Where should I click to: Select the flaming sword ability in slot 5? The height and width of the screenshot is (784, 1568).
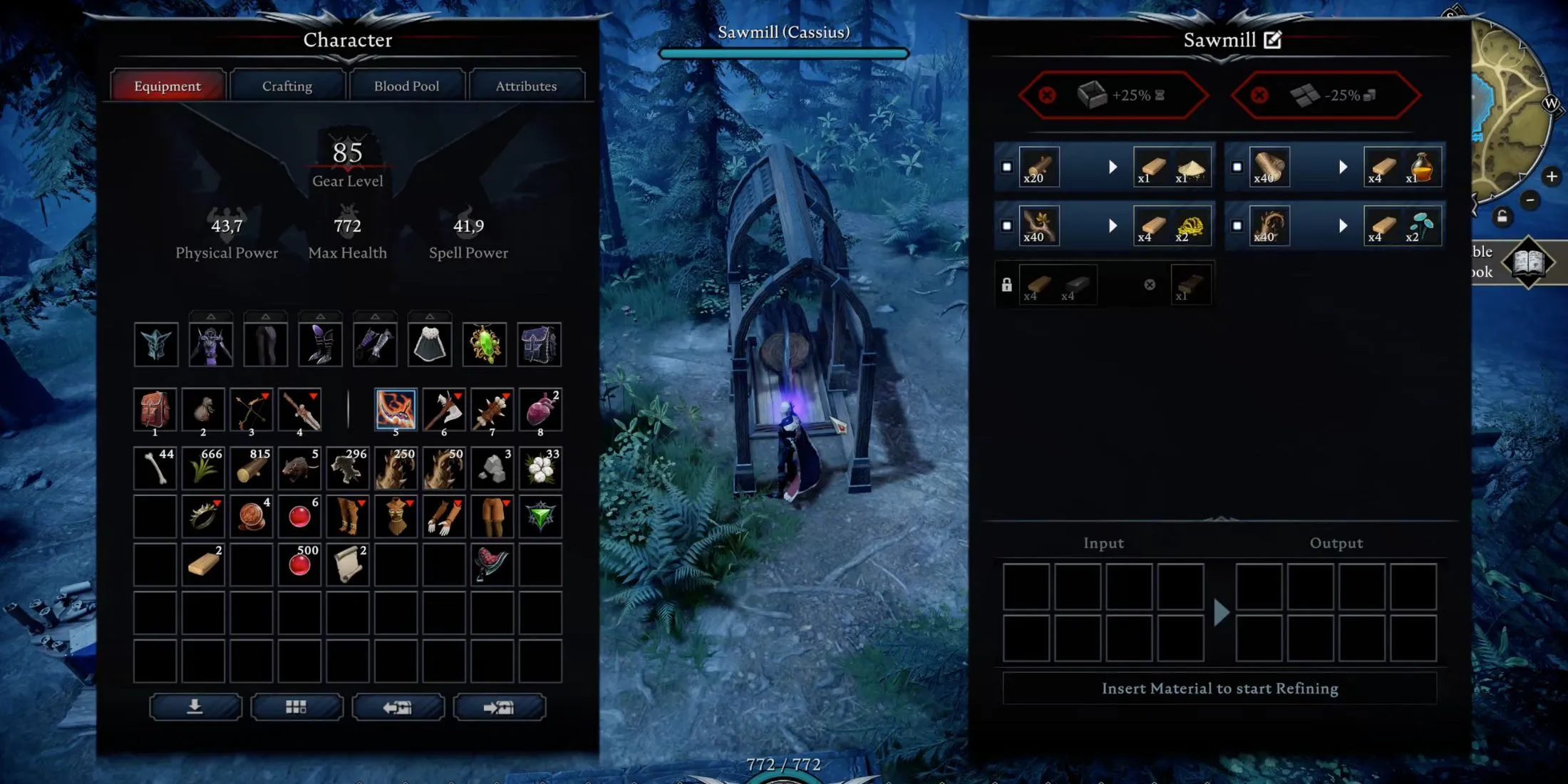click(x=396, y=409)
